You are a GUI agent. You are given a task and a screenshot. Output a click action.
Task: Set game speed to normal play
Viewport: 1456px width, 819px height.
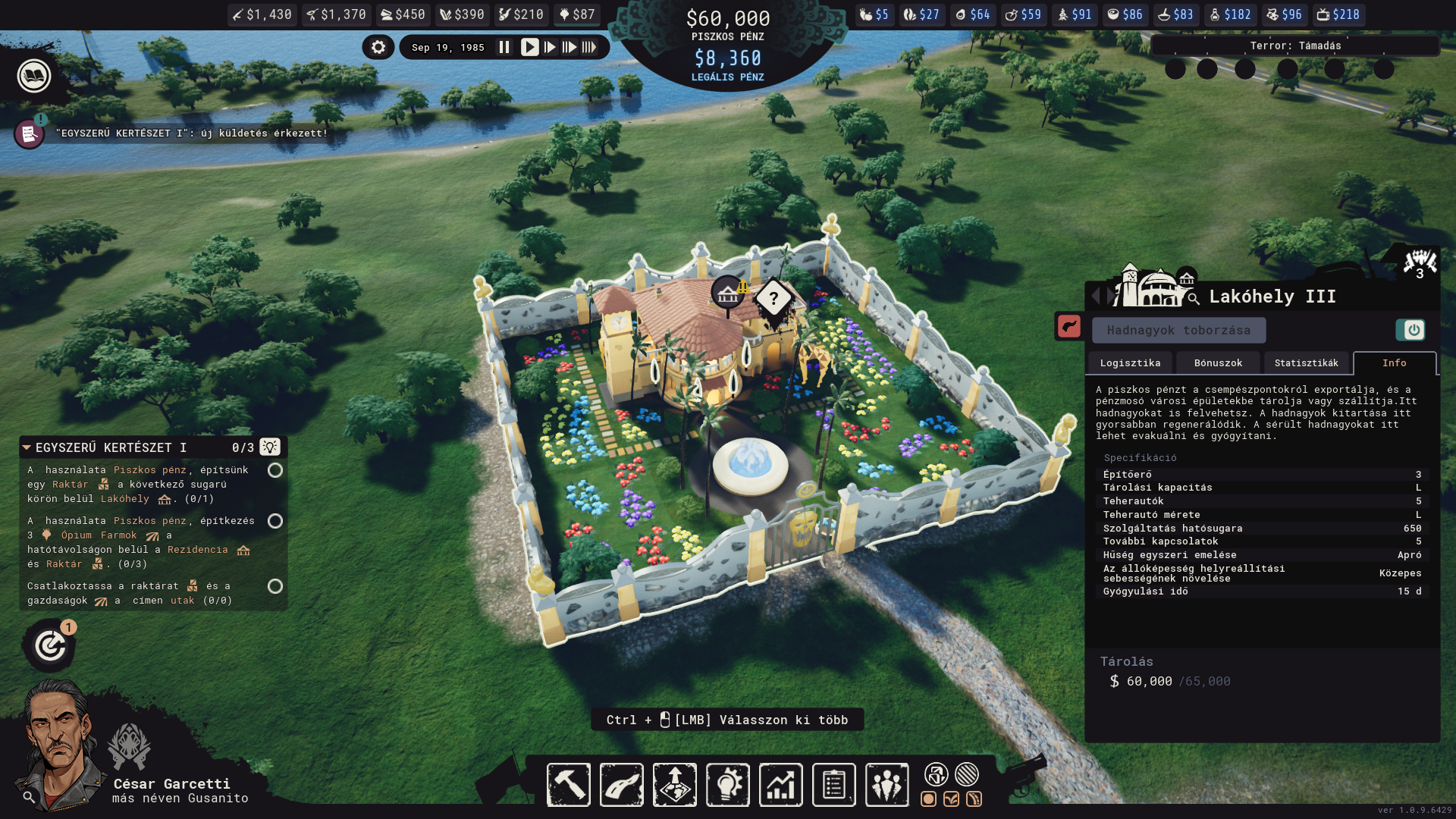click(x=529, y=48)
